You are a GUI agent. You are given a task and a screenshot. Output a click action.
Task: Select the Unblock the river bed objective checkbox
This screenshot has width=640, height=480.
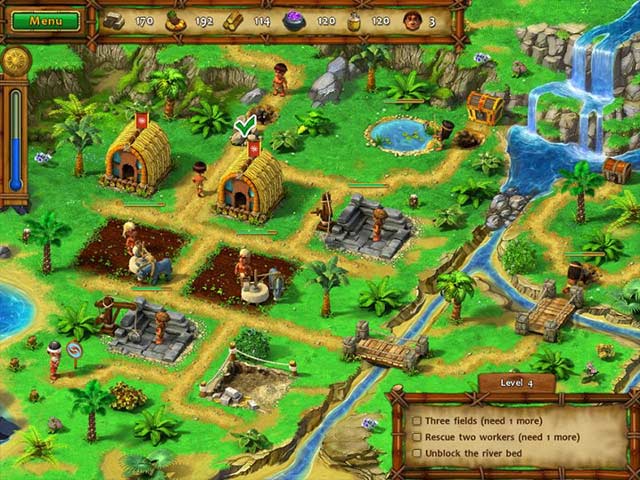(x=417, y=453)
